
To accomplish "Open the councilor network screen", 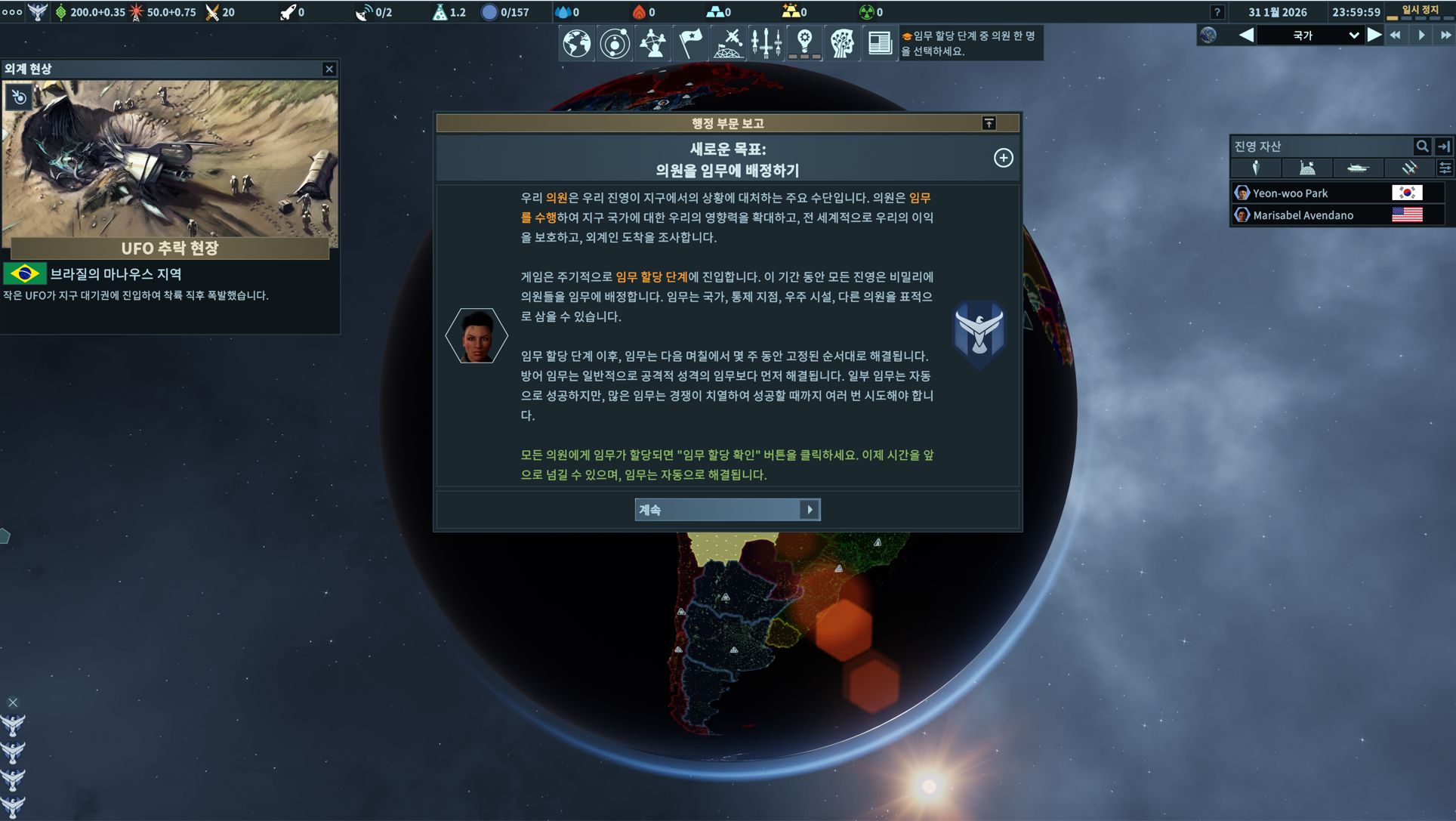I will click(x=652, y=43).
